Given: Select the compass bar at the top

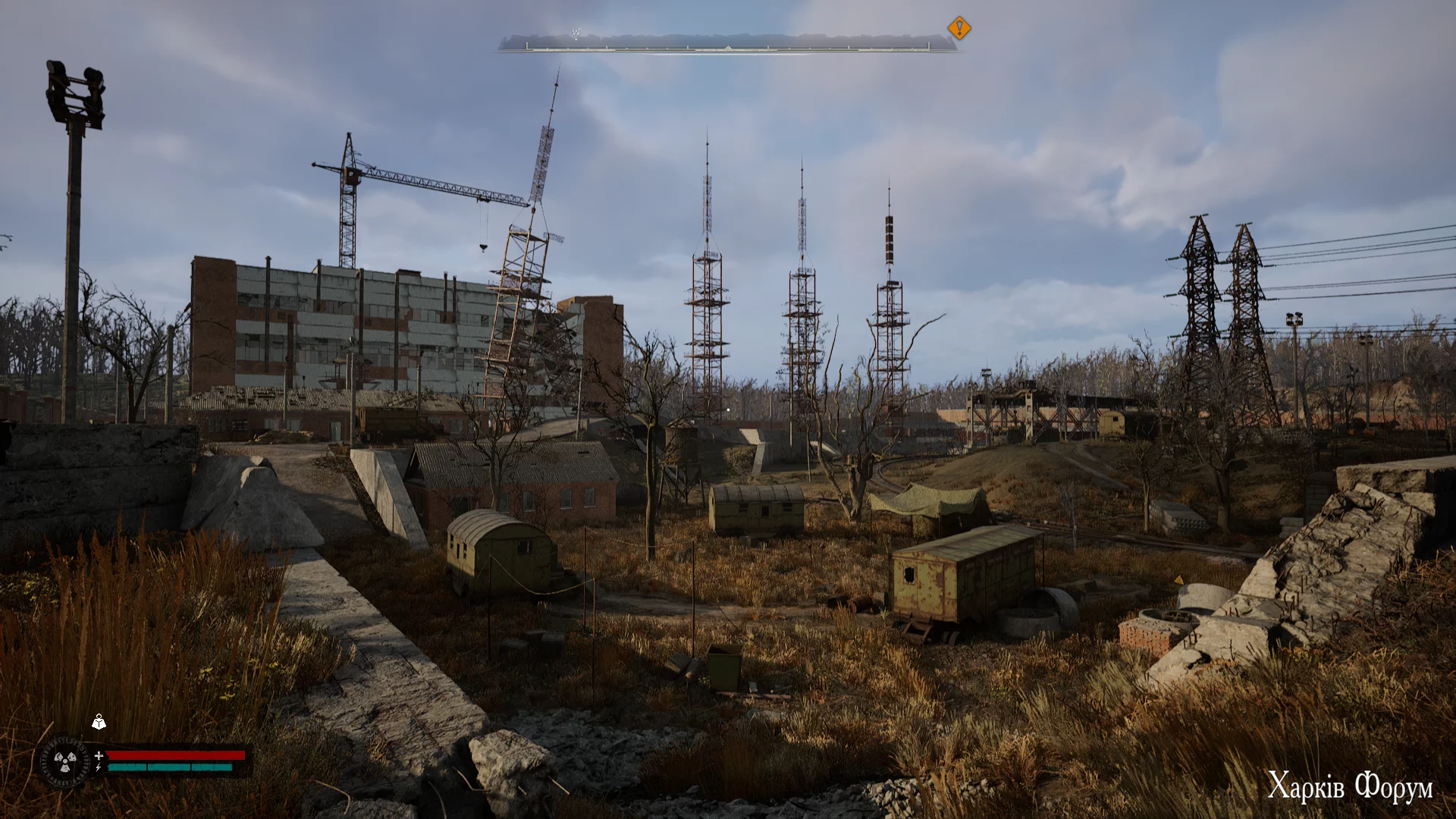Looking at the screenshot, I should (x=726, y=43).
